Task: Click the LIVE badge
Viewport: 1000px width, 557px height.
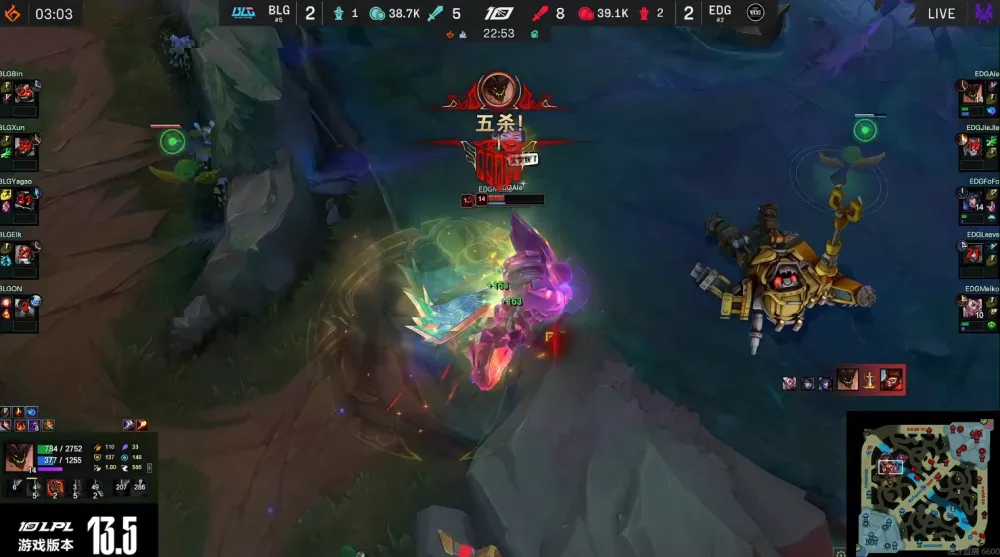Action: [x=941, y=13]
